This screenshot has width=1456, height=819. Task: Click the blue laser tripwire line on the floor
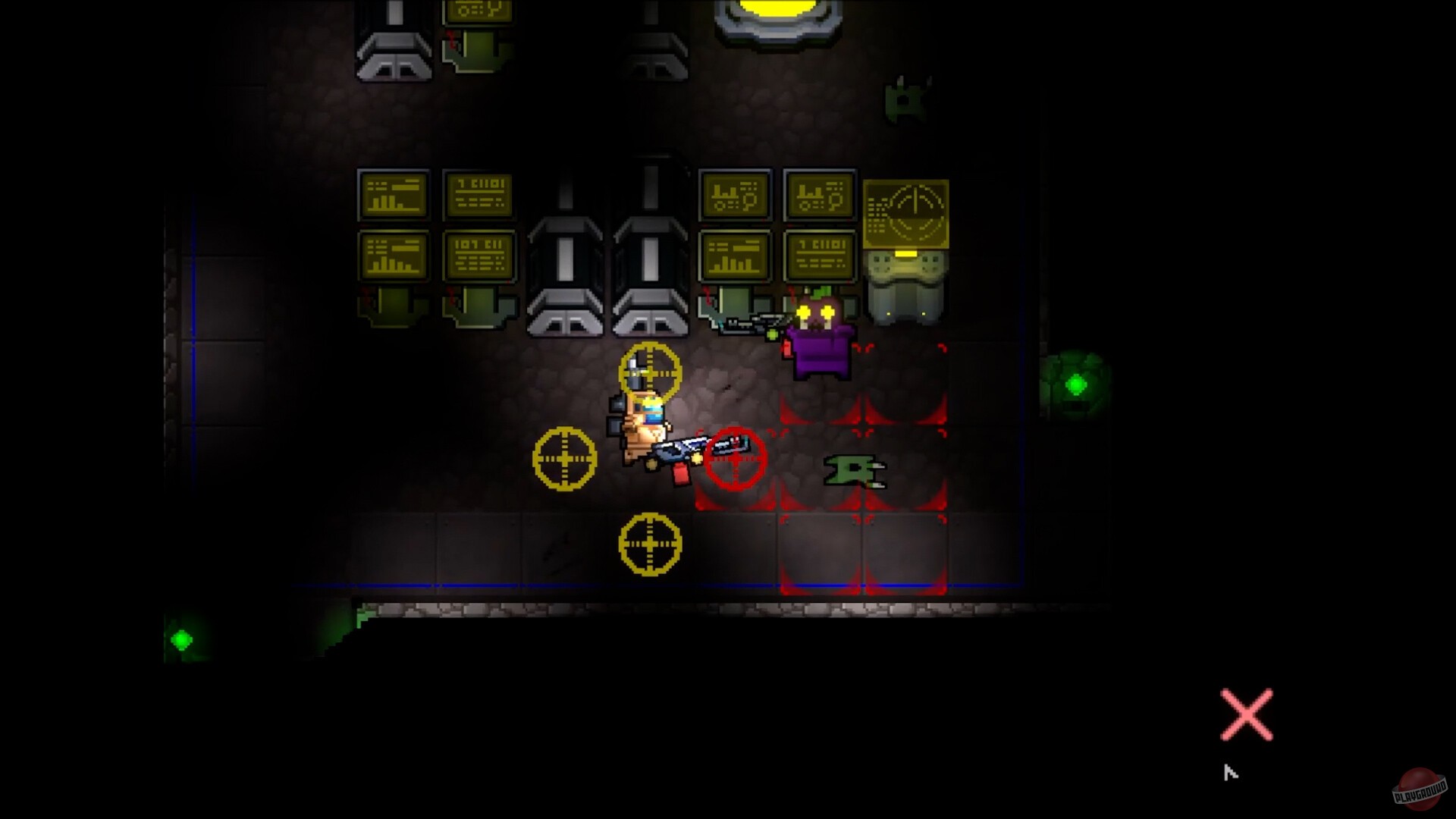coord(531,584)
